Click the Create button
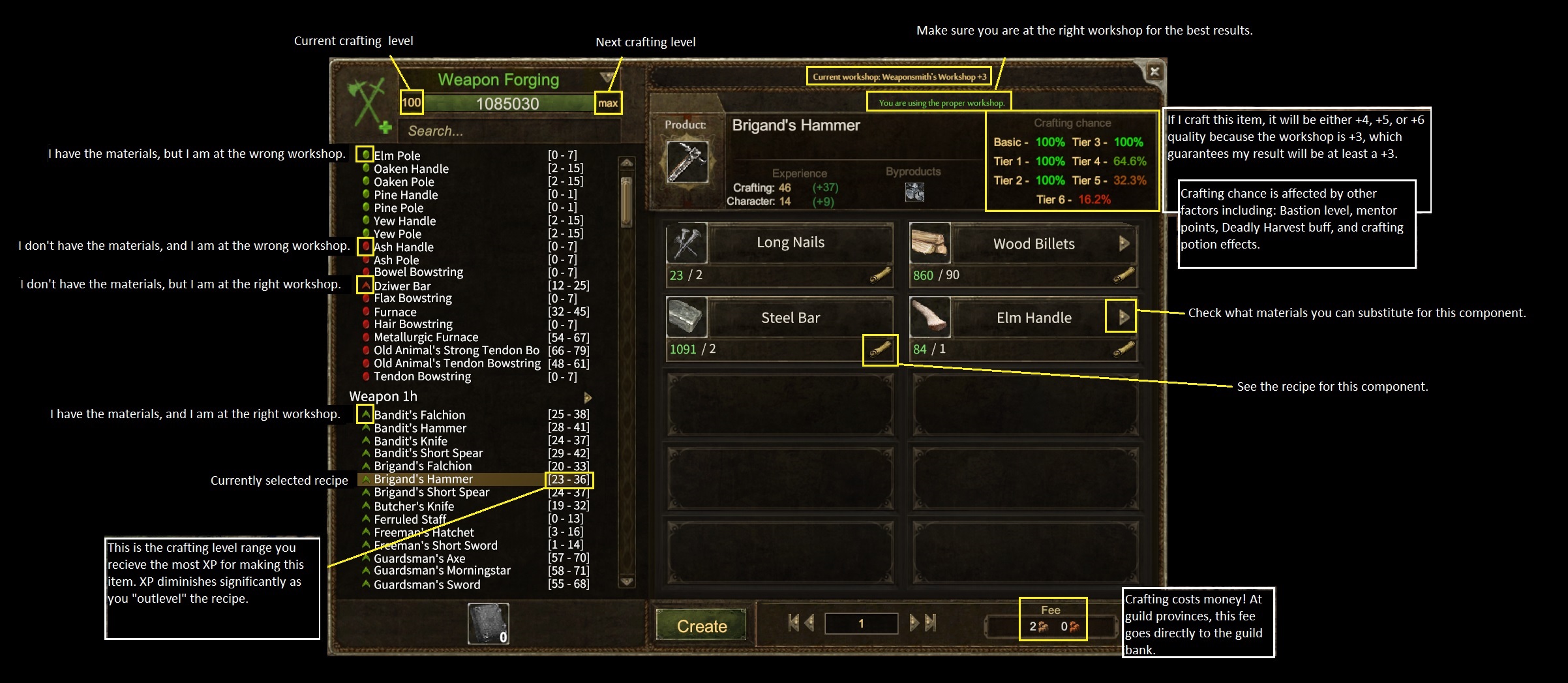 [x=701, y=626]
